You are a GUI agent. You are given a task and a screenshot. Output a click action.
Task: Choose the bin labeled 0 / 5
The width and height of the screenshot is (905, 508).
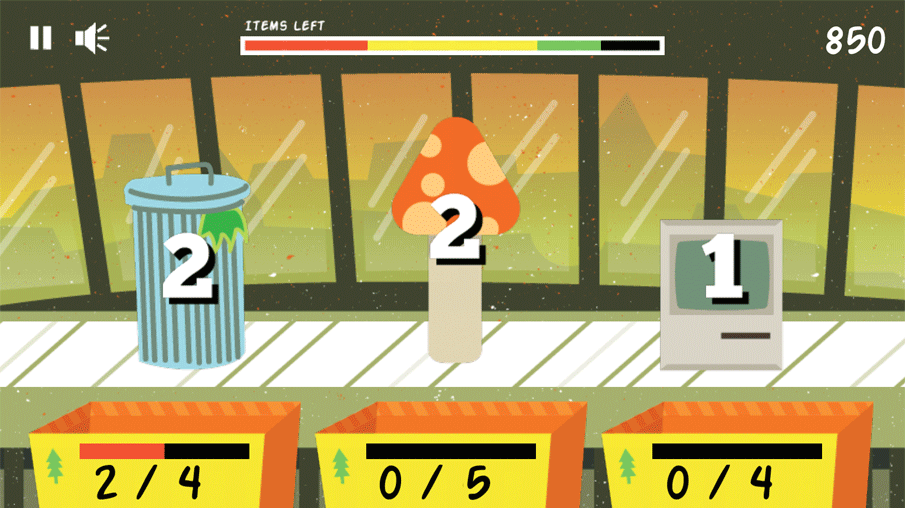click(x=450, y=460)
